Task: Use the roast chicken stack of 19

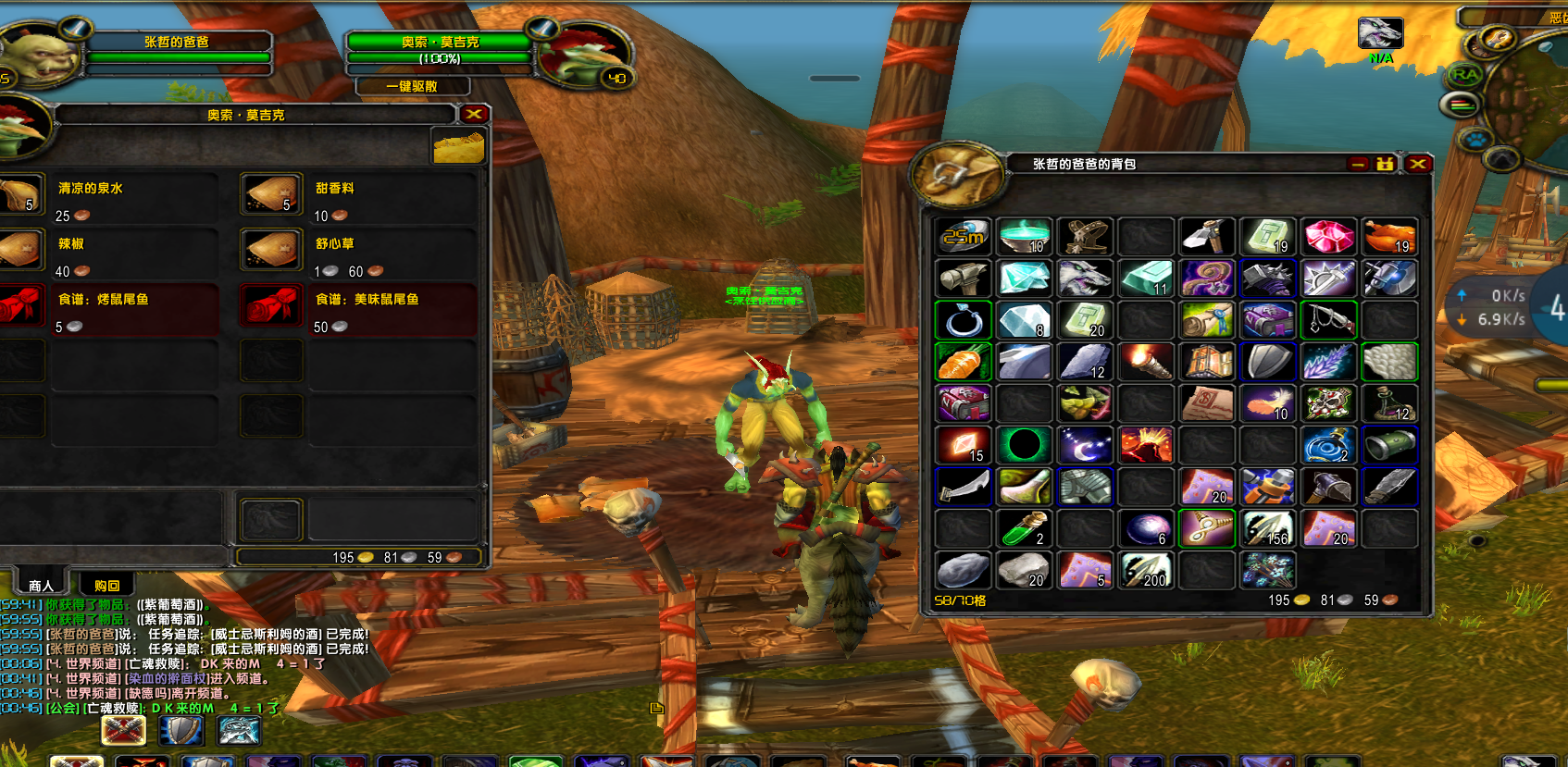Action: 1388,237
